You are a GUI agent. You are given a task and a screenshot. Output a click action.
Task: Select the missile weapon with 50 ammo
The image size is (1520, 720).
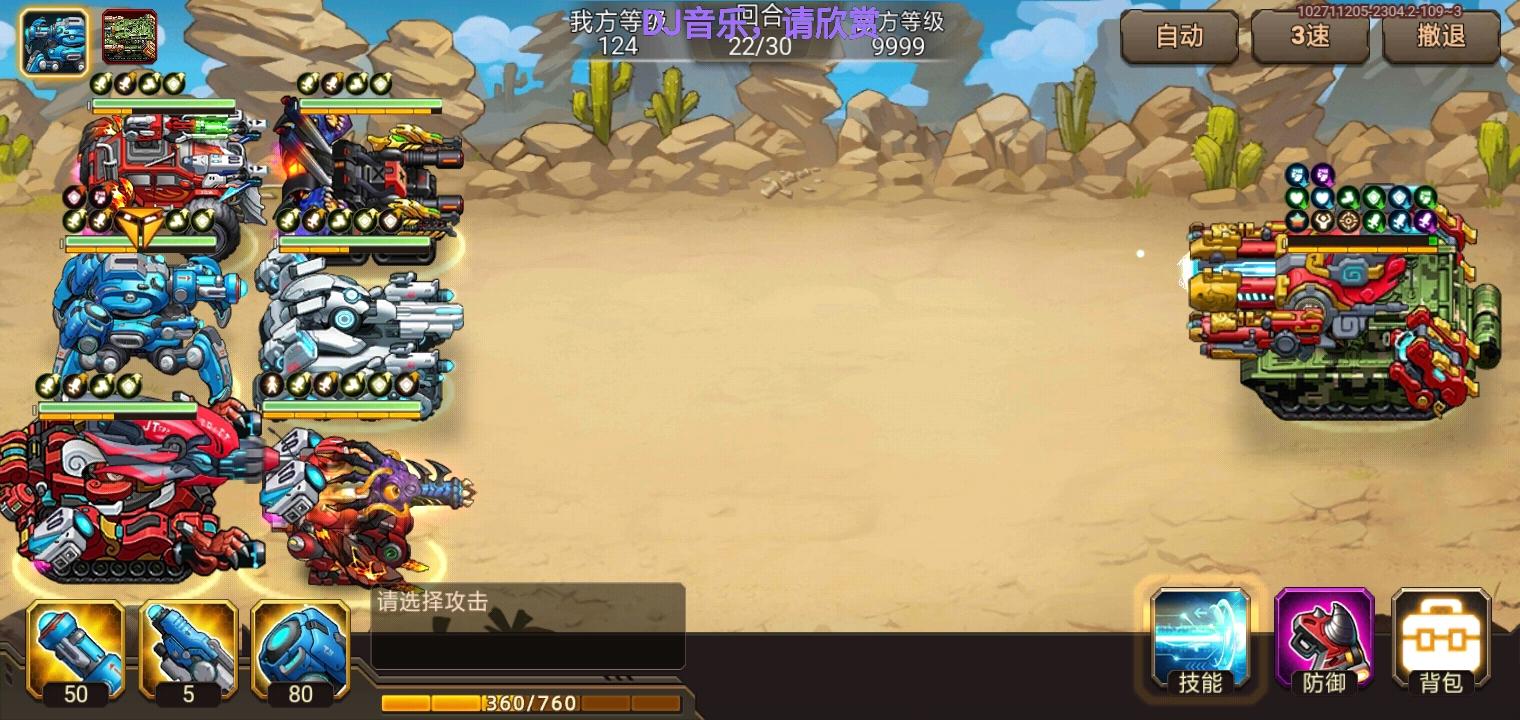(x=76, y=648)
